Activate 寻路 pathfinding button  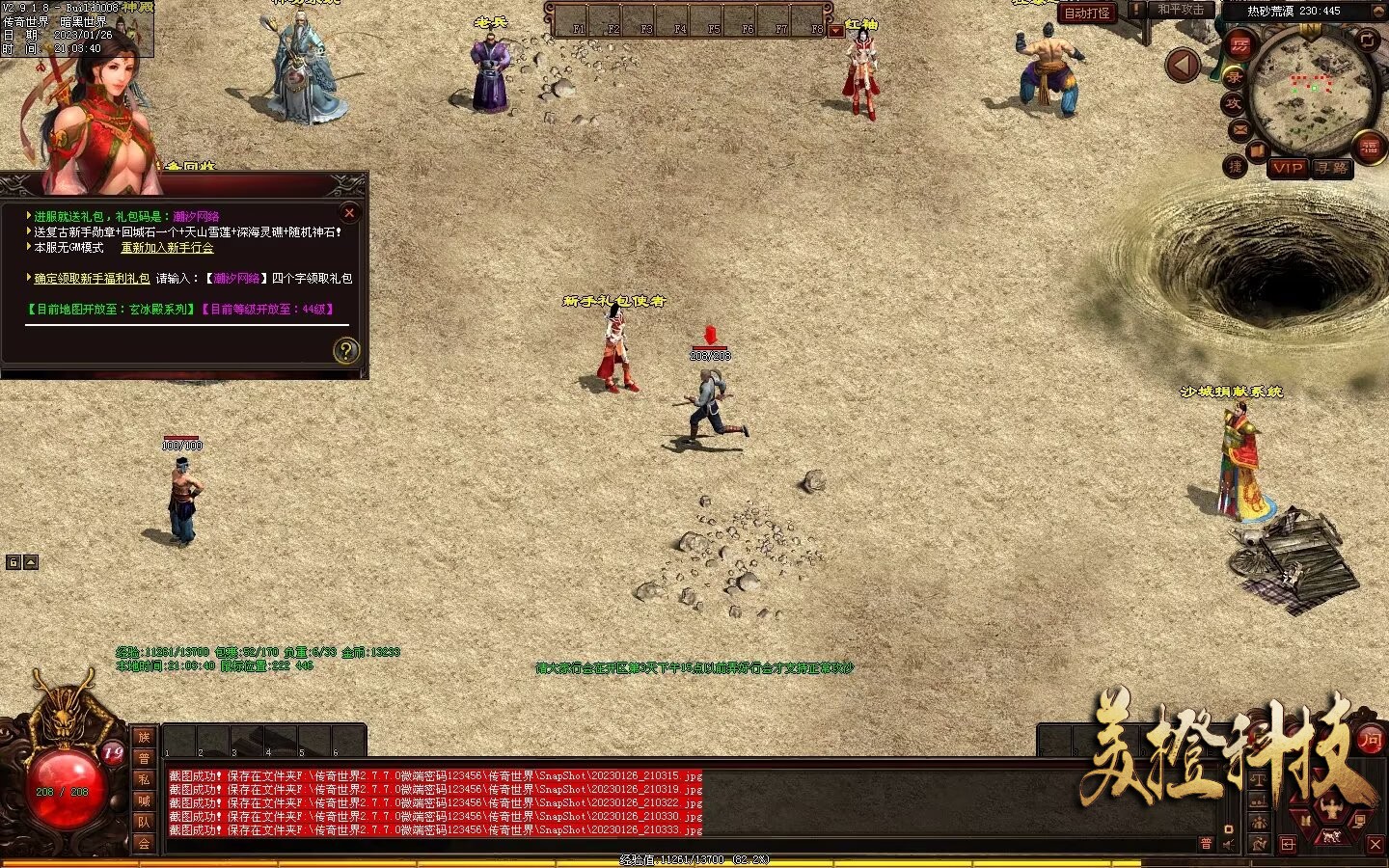pyautogui.click(x=1332, y=168)
